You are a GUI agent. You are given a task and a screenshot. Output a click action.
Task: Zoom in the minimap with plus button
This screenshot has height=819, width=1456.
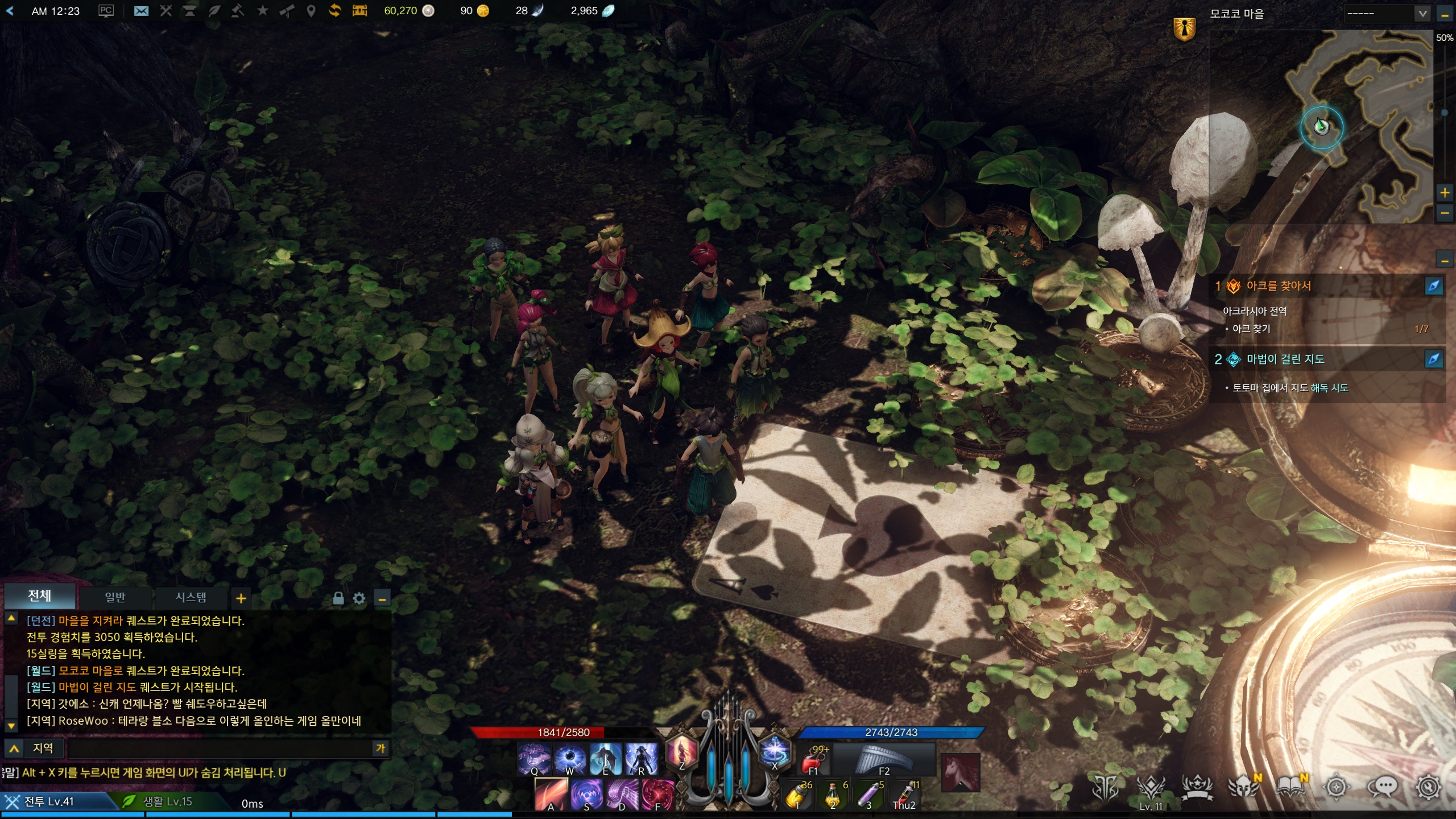pos(1445,193)
